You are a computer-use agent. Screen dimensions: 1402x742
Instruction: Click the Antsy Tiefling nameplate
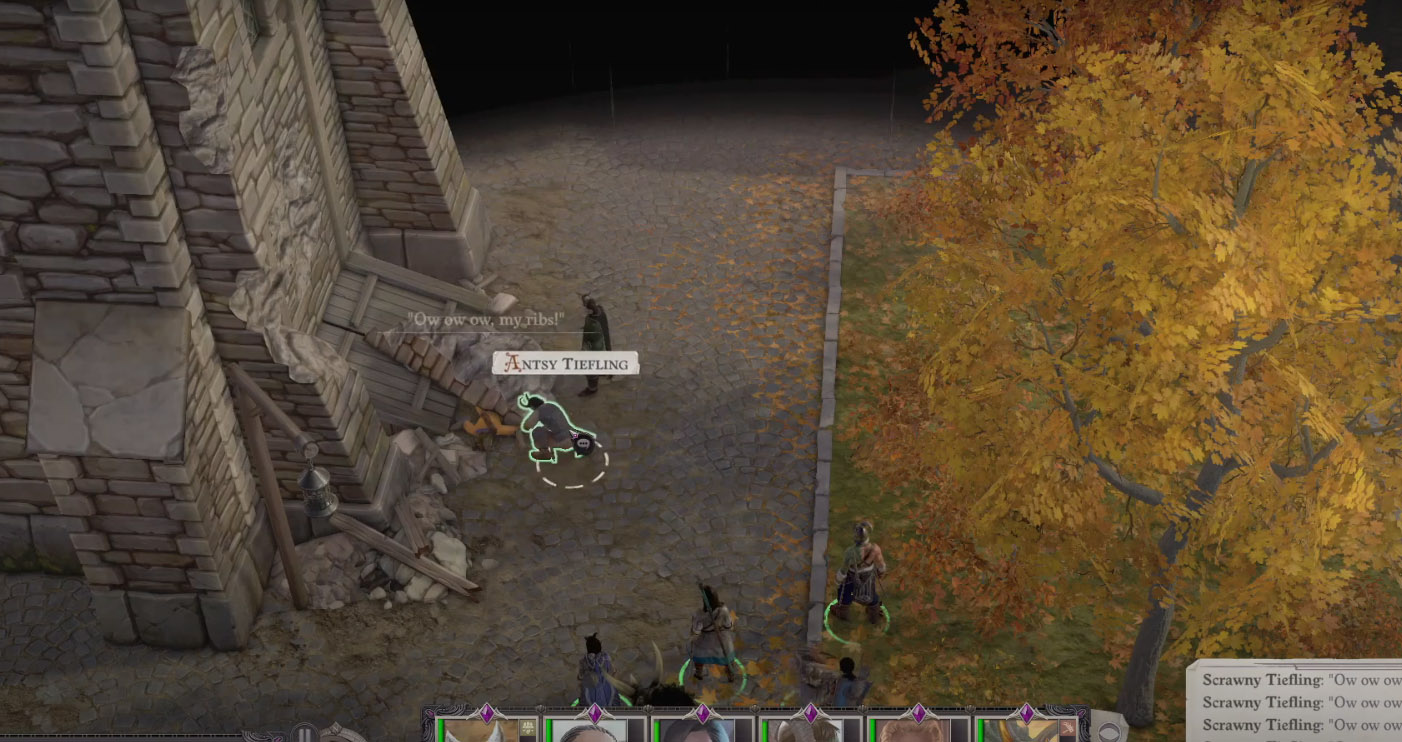[x=565, y=363]
